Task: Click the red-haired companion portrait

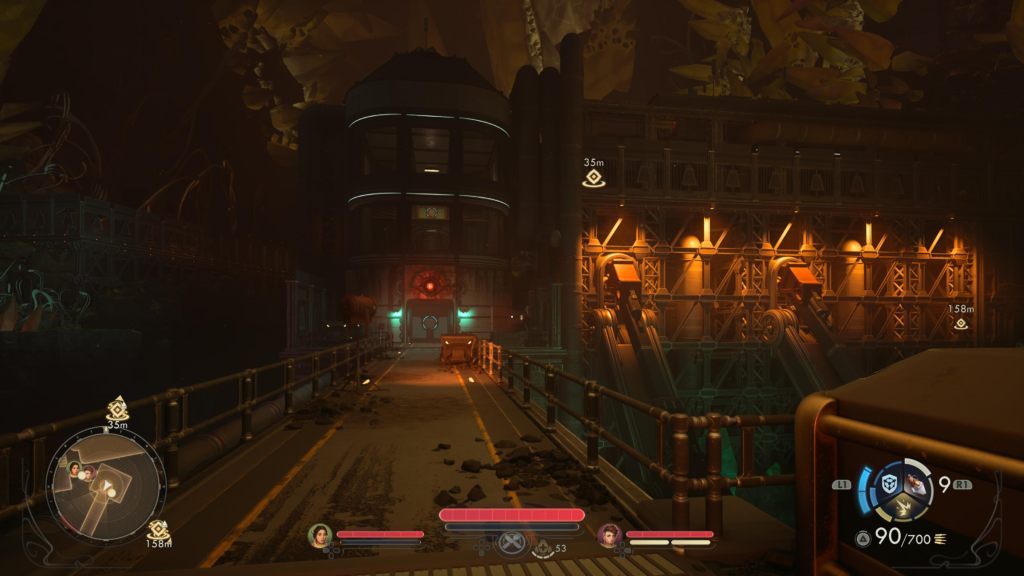Action: coord(610,536)
